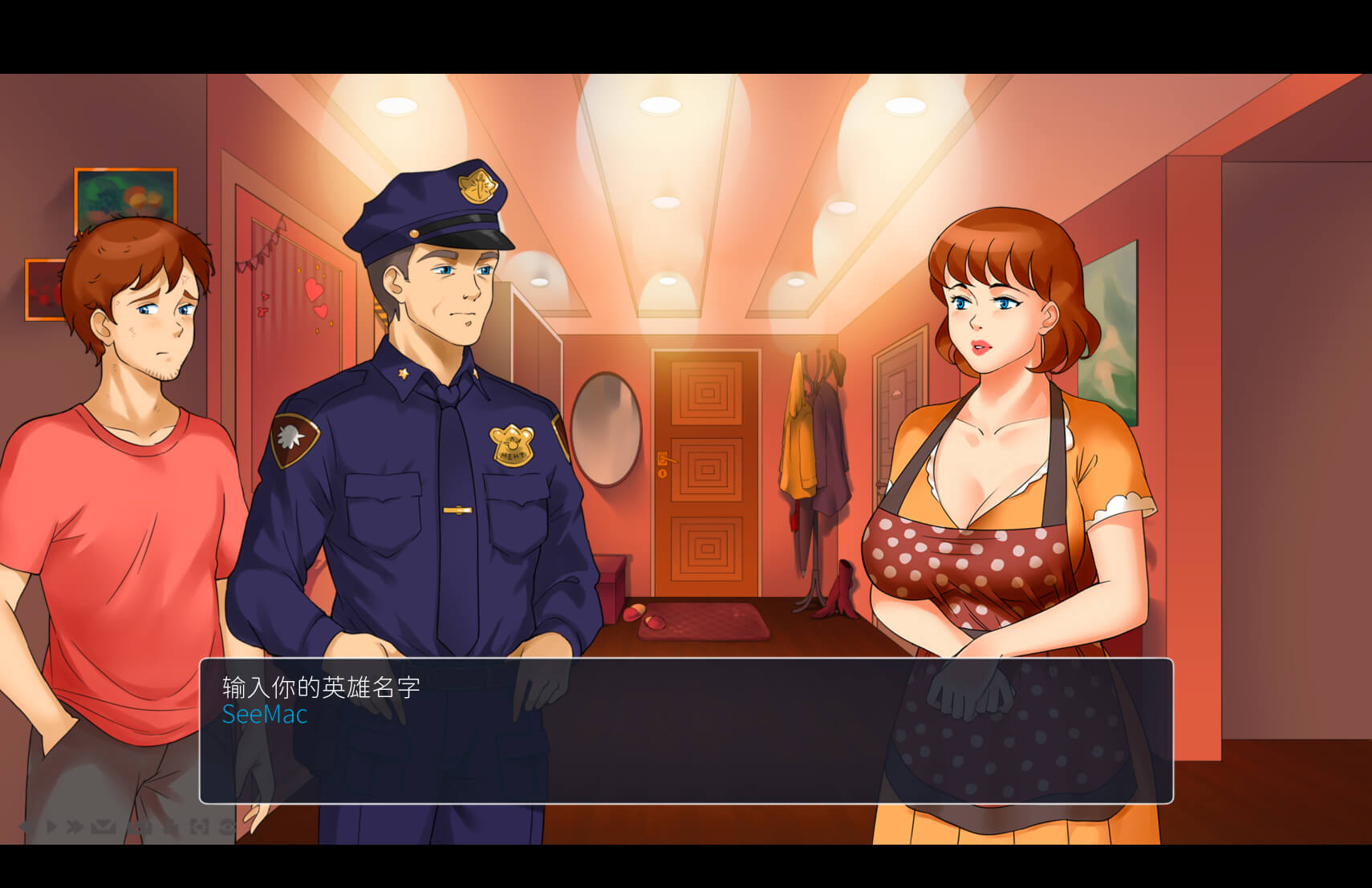Hide the interface with the eye icon

pyautogui.click(x=227, y=826)
